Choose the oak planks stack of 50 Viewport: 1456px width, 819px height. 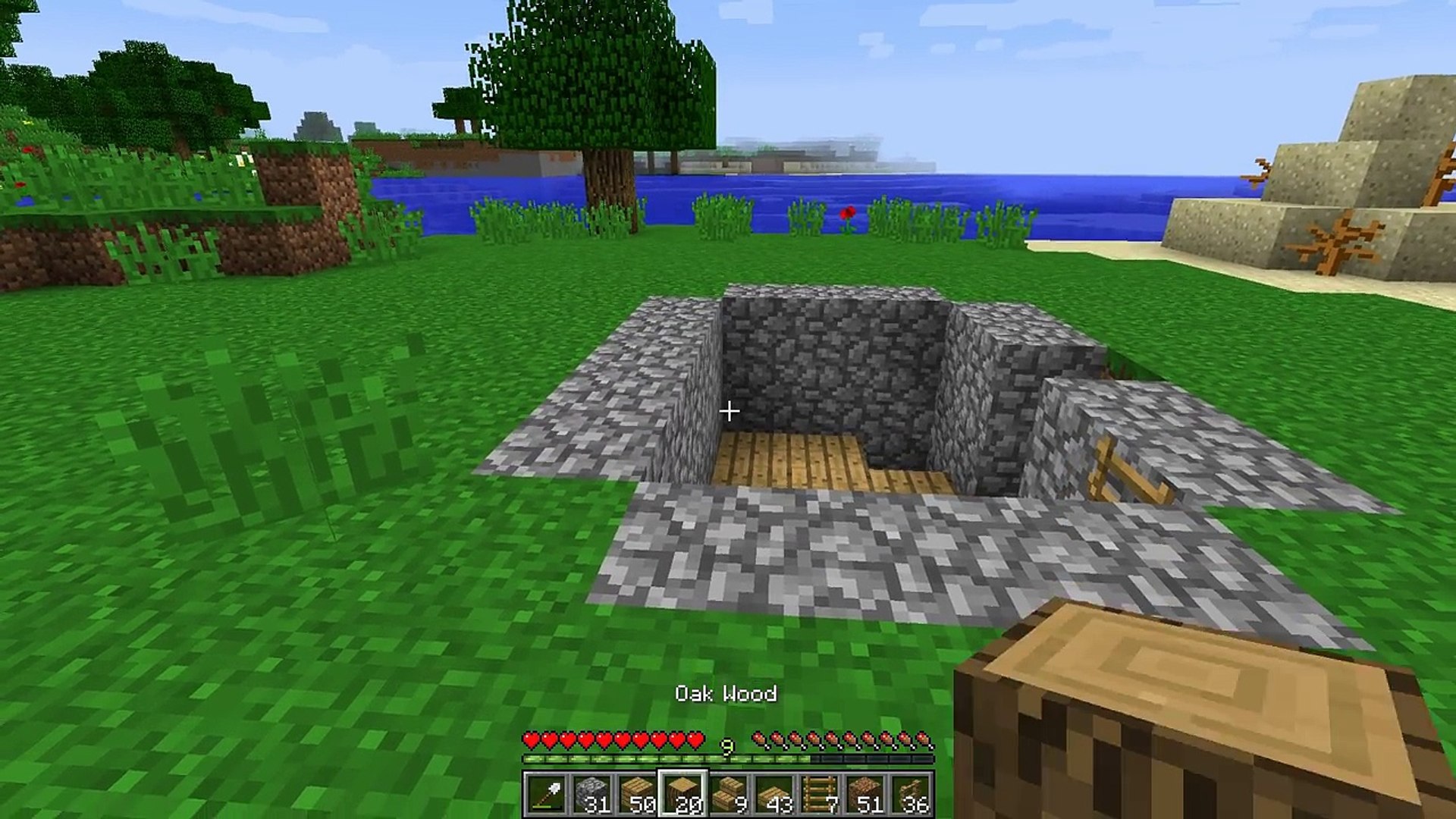coord(639,794)
